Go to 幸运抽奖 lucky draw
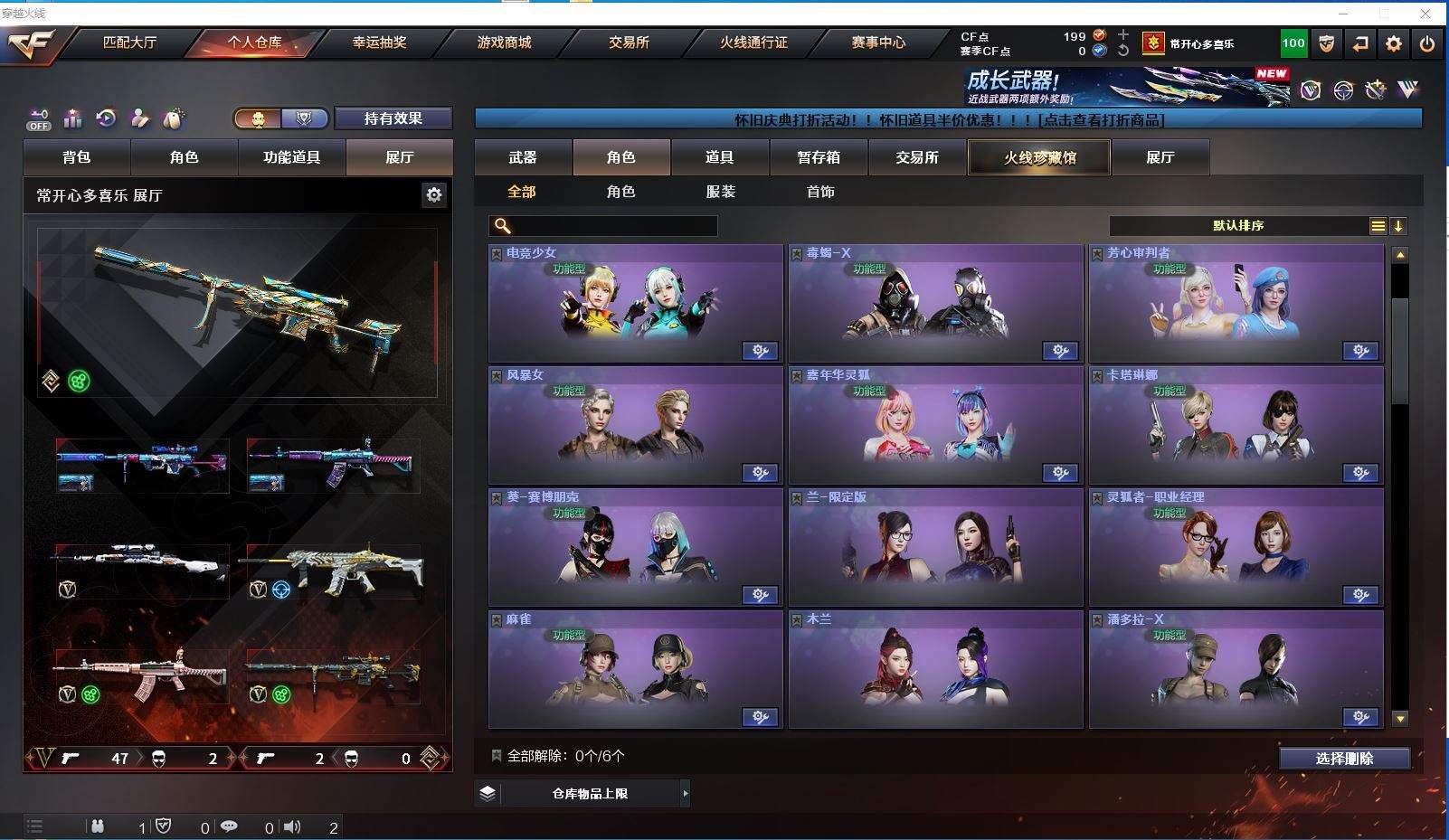 [379, 42]
